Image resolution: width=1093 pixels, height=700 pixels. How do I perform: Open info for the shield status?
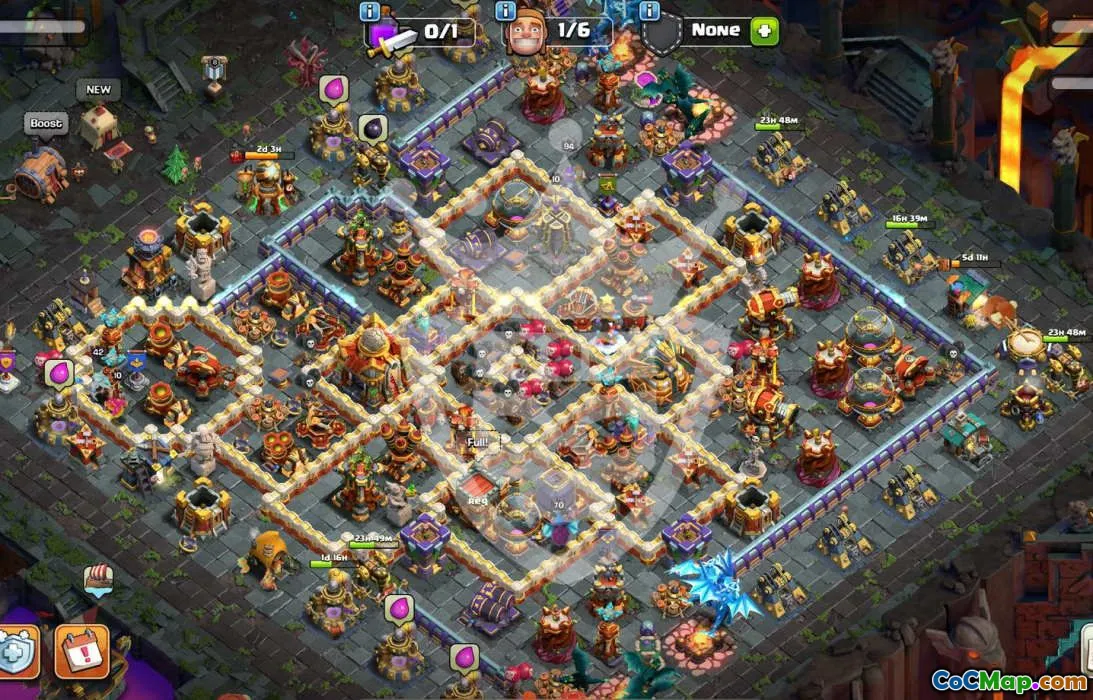click(x=649, y=12)
